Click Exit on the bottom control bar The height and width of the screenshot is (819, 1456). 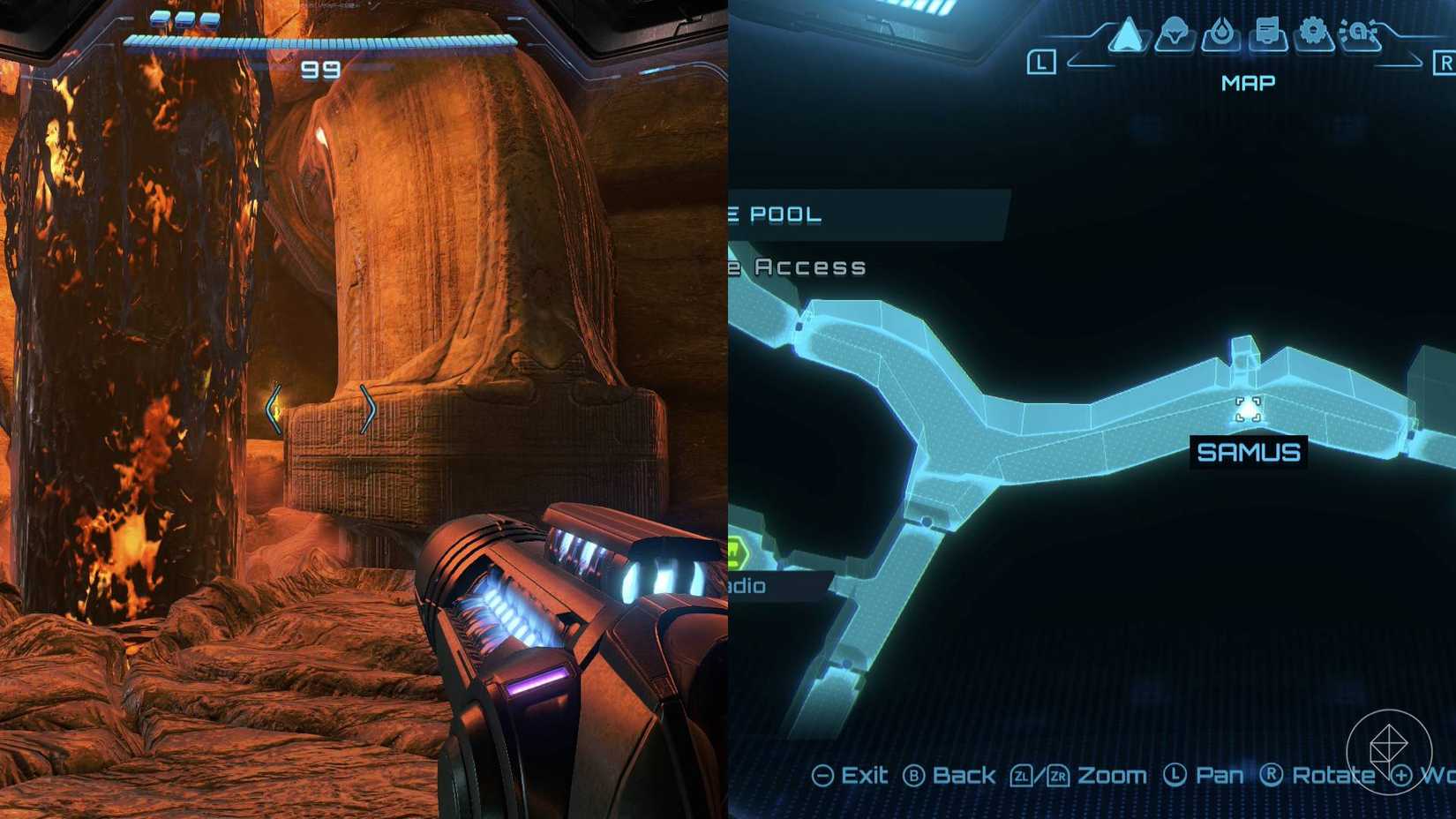tap(865, 776)
